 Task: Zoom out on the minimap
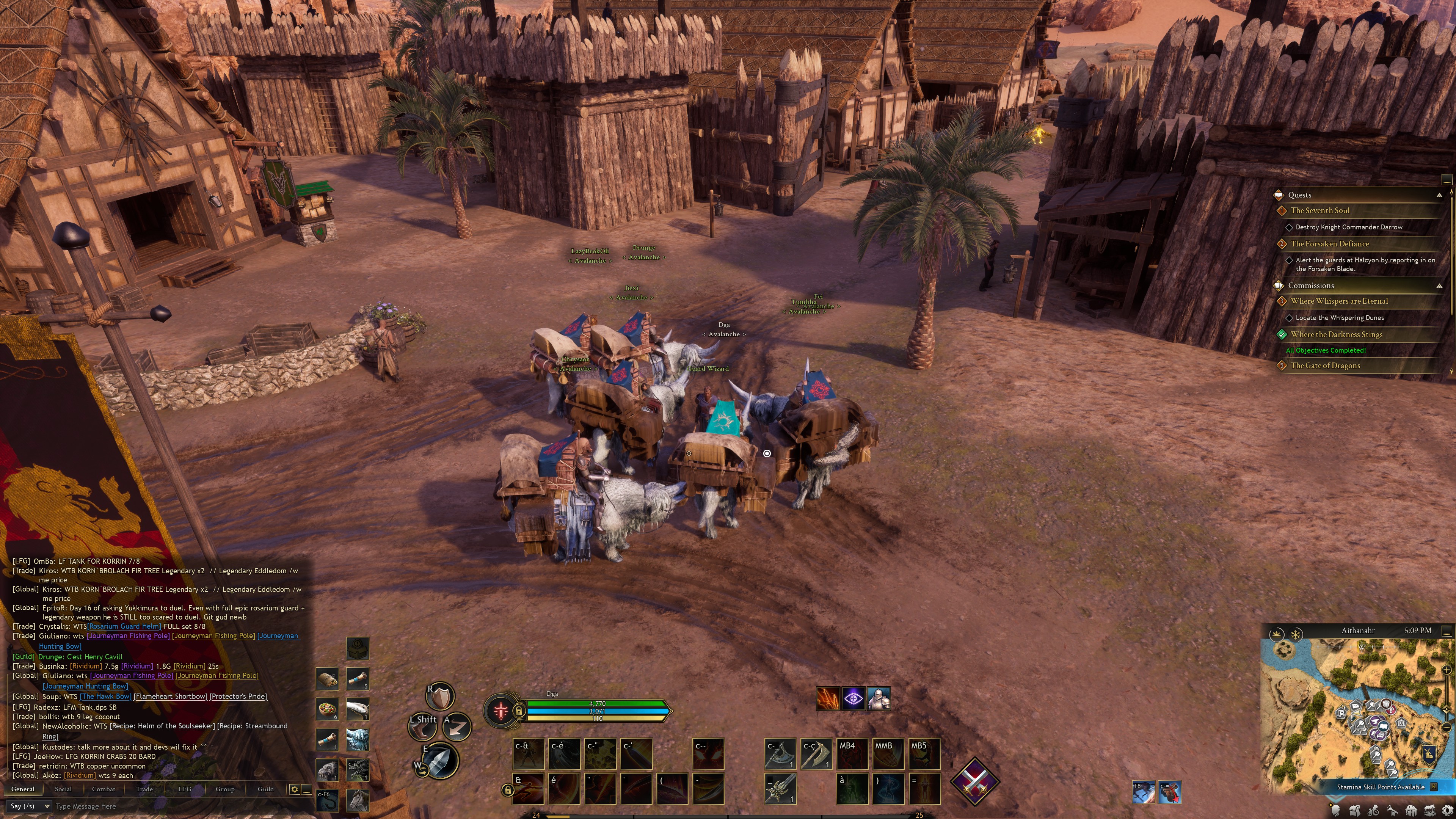pyautogui.click(x=1447, y=727)
